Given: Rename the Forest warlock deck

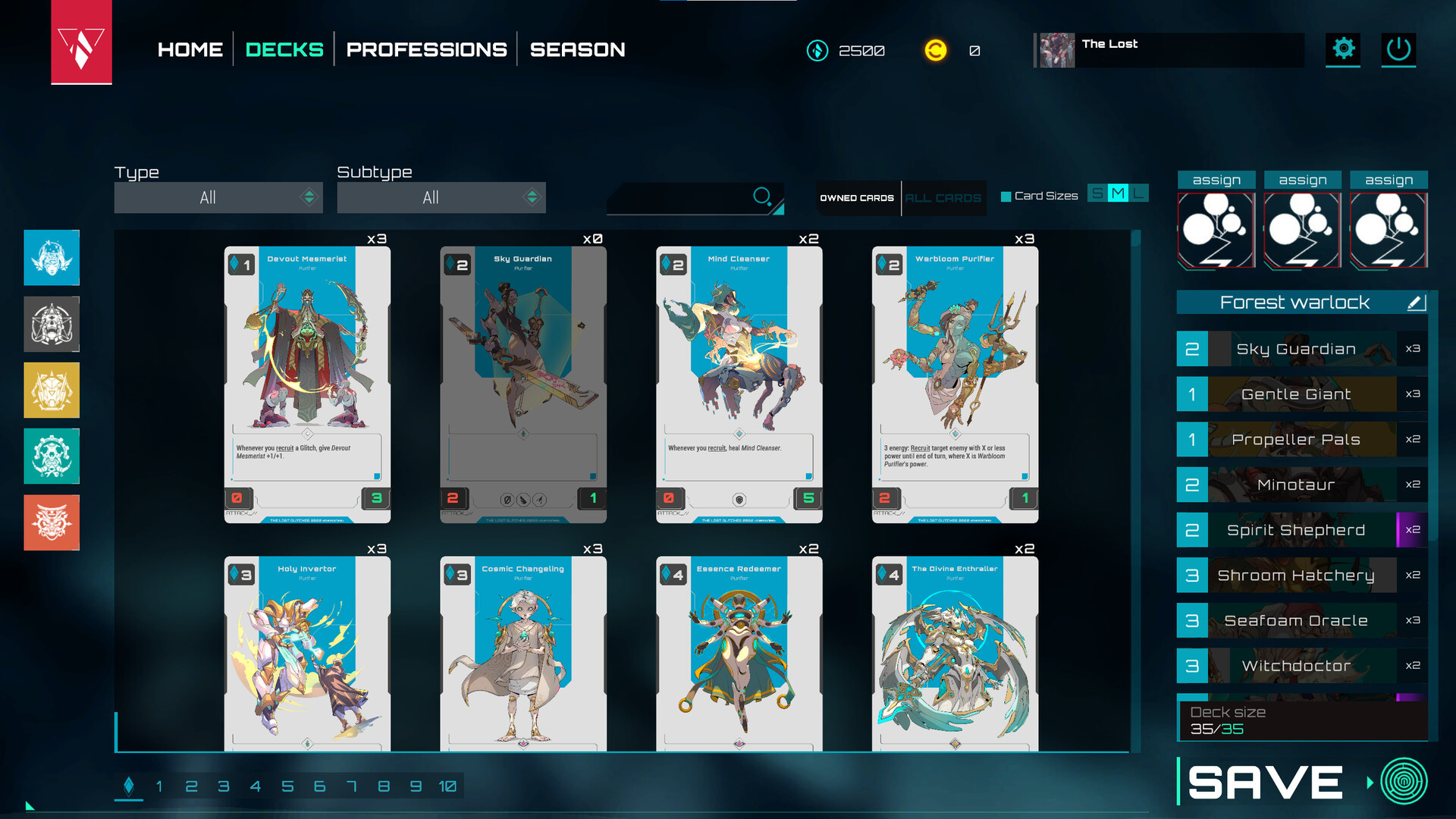Looking at the screenshot, I should click(x=1416, y=303).
